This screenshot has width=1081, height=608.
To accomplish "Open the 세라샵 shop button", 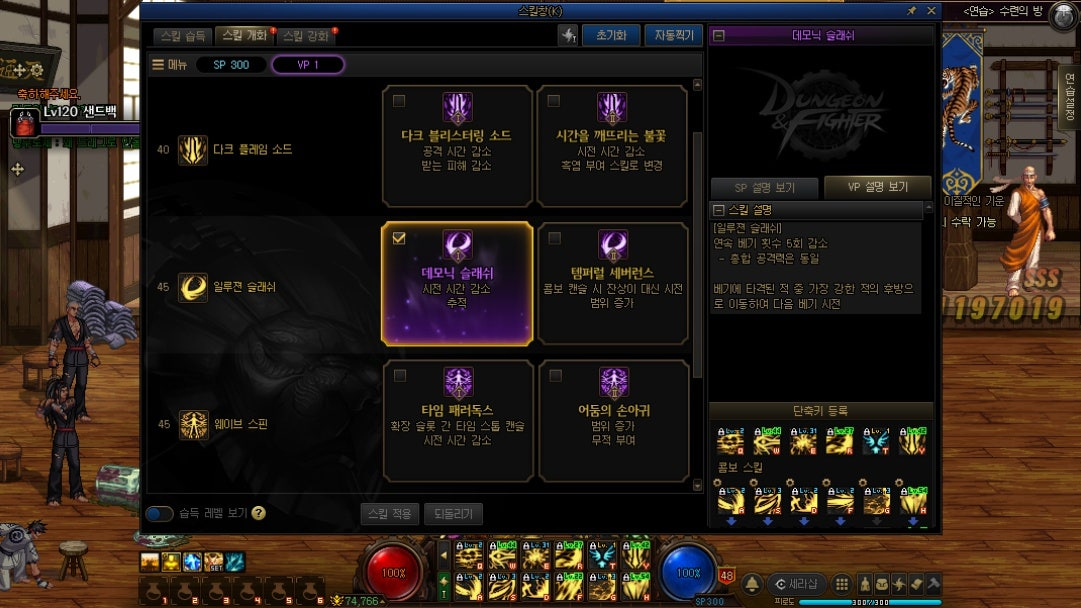I will point(796,584).
